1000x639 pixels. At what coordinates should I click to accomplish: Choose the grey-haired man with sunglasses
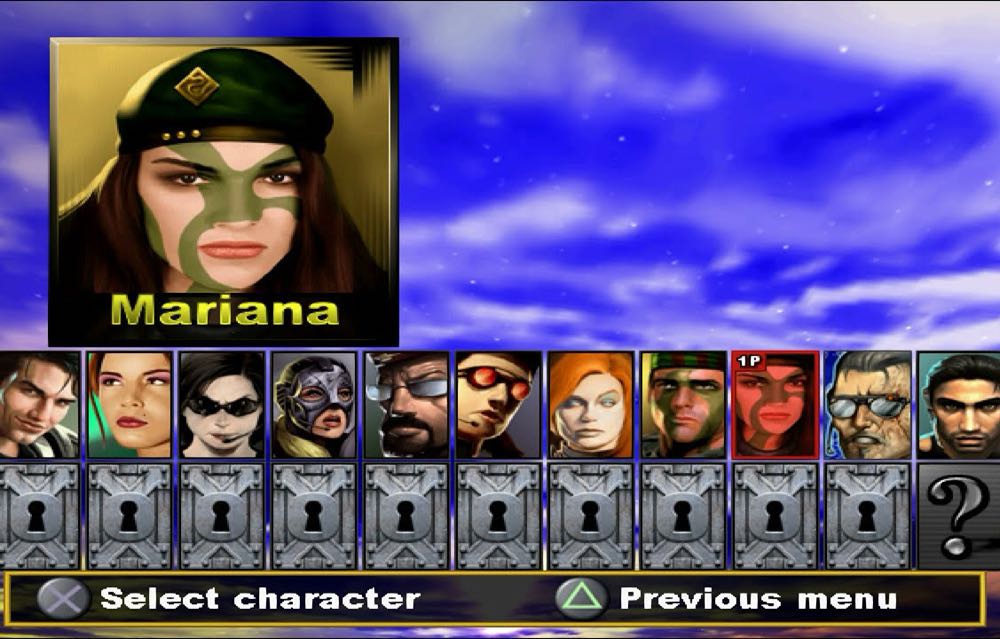tap(867, 405)
